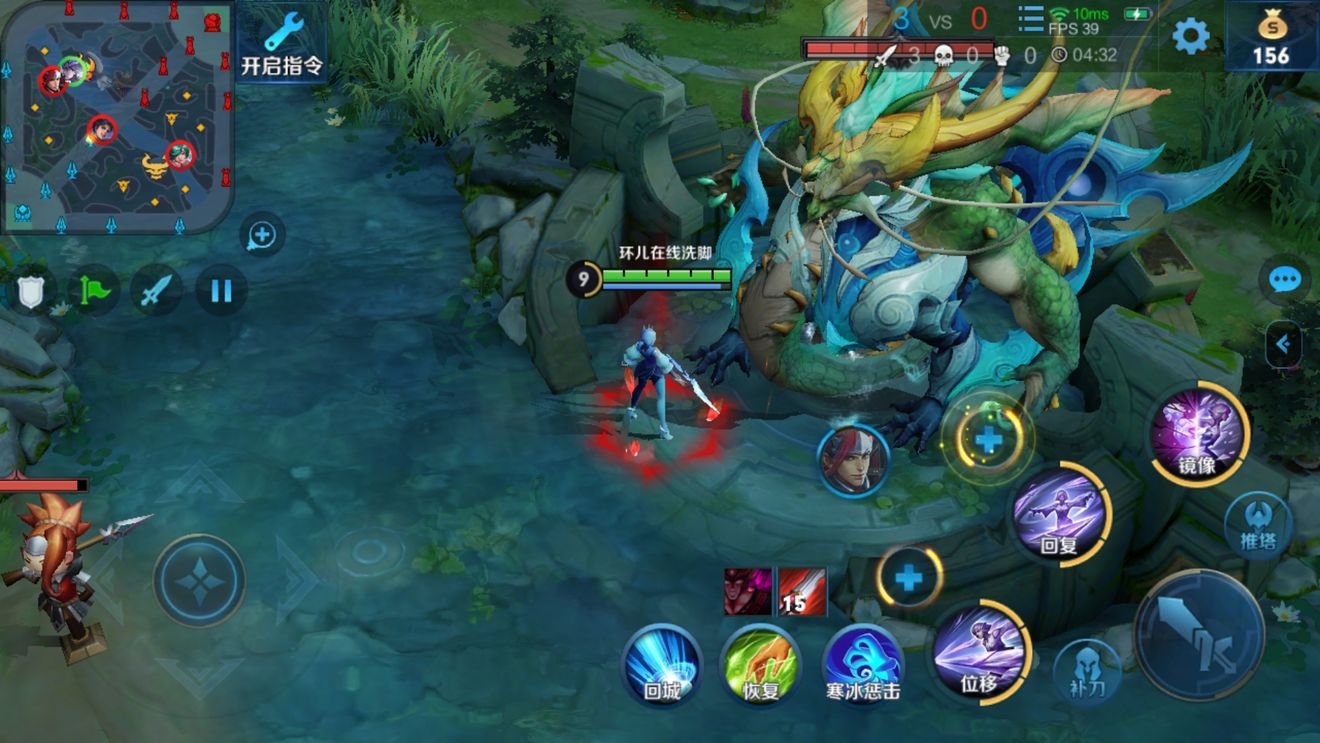Send the shield defend signal
The height and width of the screenshot is (743, 1320).
click(x=30, y=292)
